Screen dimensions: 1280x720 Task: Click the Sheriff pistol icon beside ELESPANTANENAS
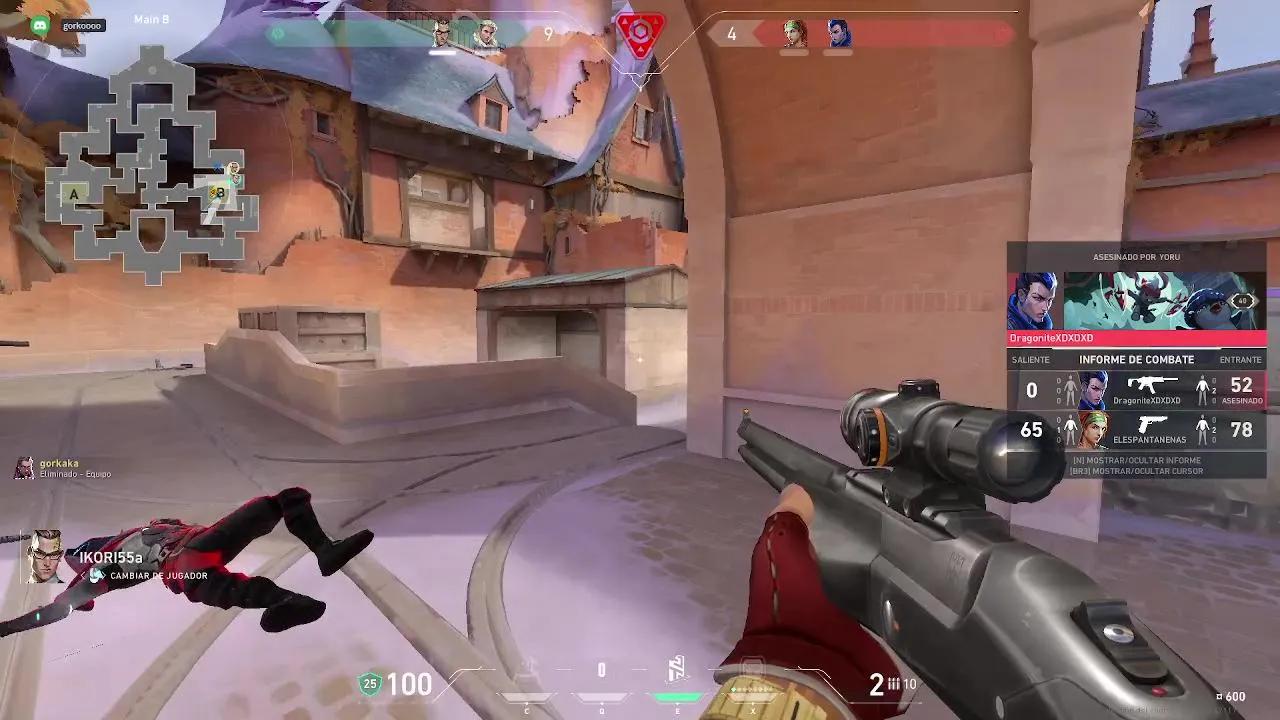(x=1152, y=424)
